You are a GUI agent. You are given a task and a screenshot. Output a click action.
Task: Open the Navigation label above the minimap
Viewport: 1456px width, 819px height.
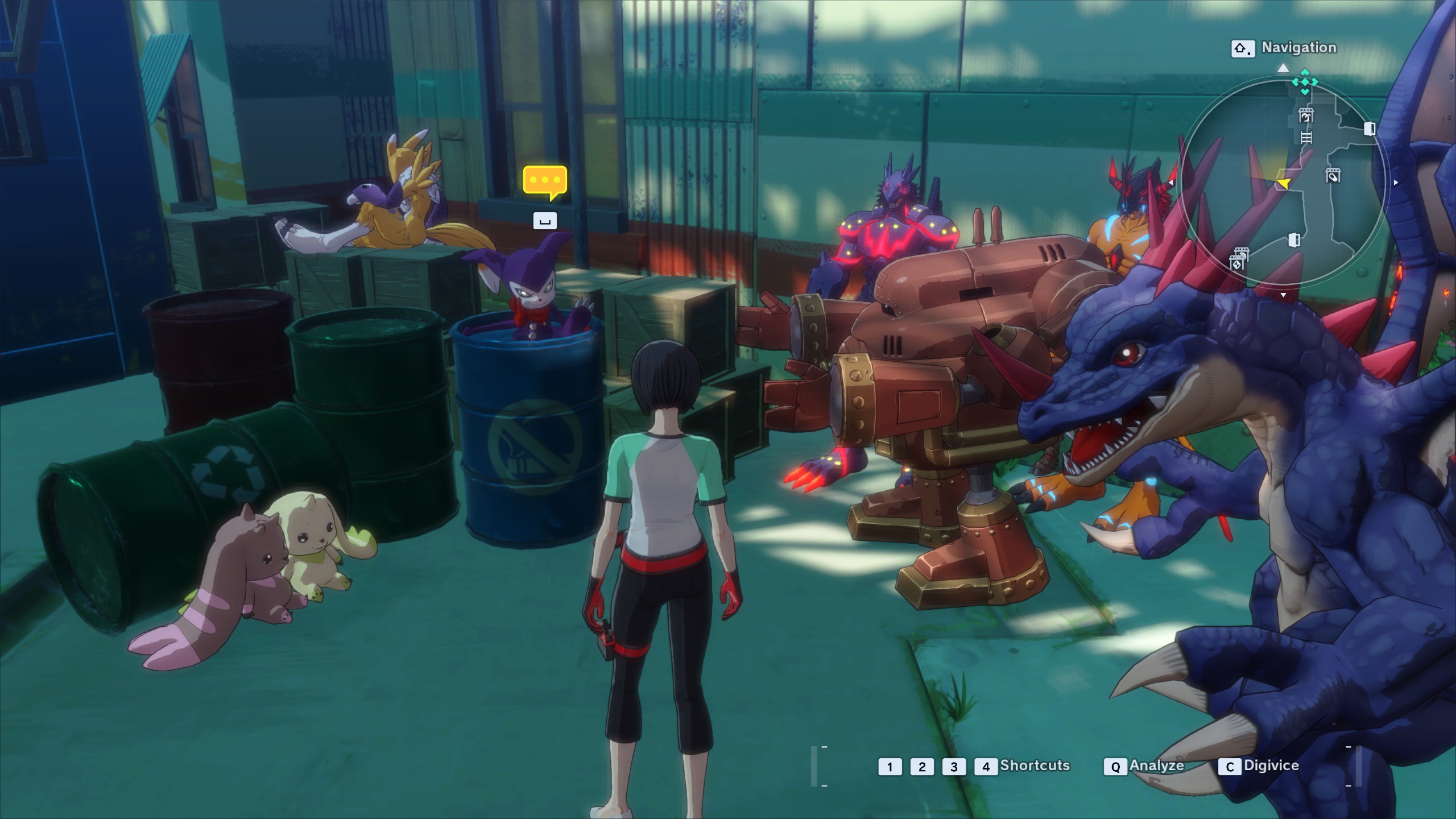click(x=1298, y=48)
